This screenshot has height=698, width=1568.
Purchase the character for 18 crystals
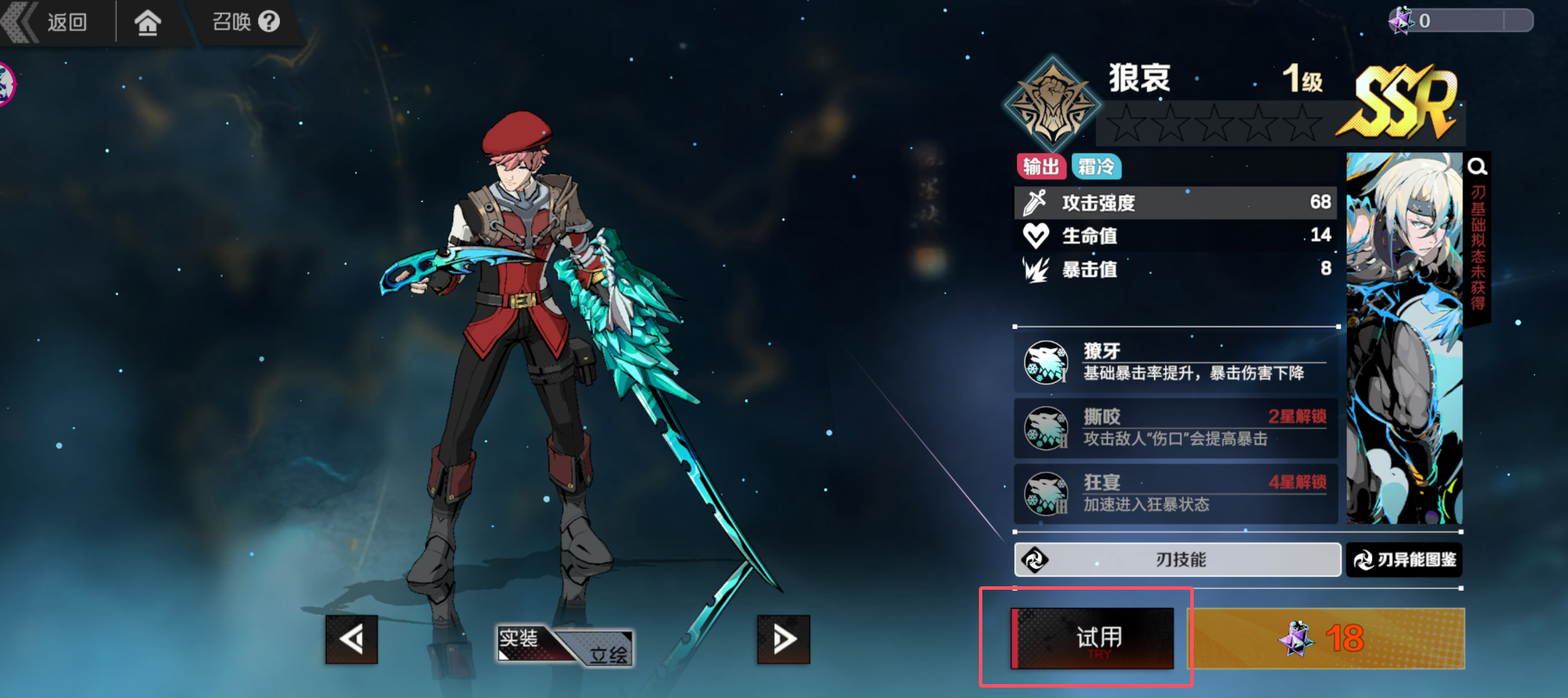pos(1325,638)
